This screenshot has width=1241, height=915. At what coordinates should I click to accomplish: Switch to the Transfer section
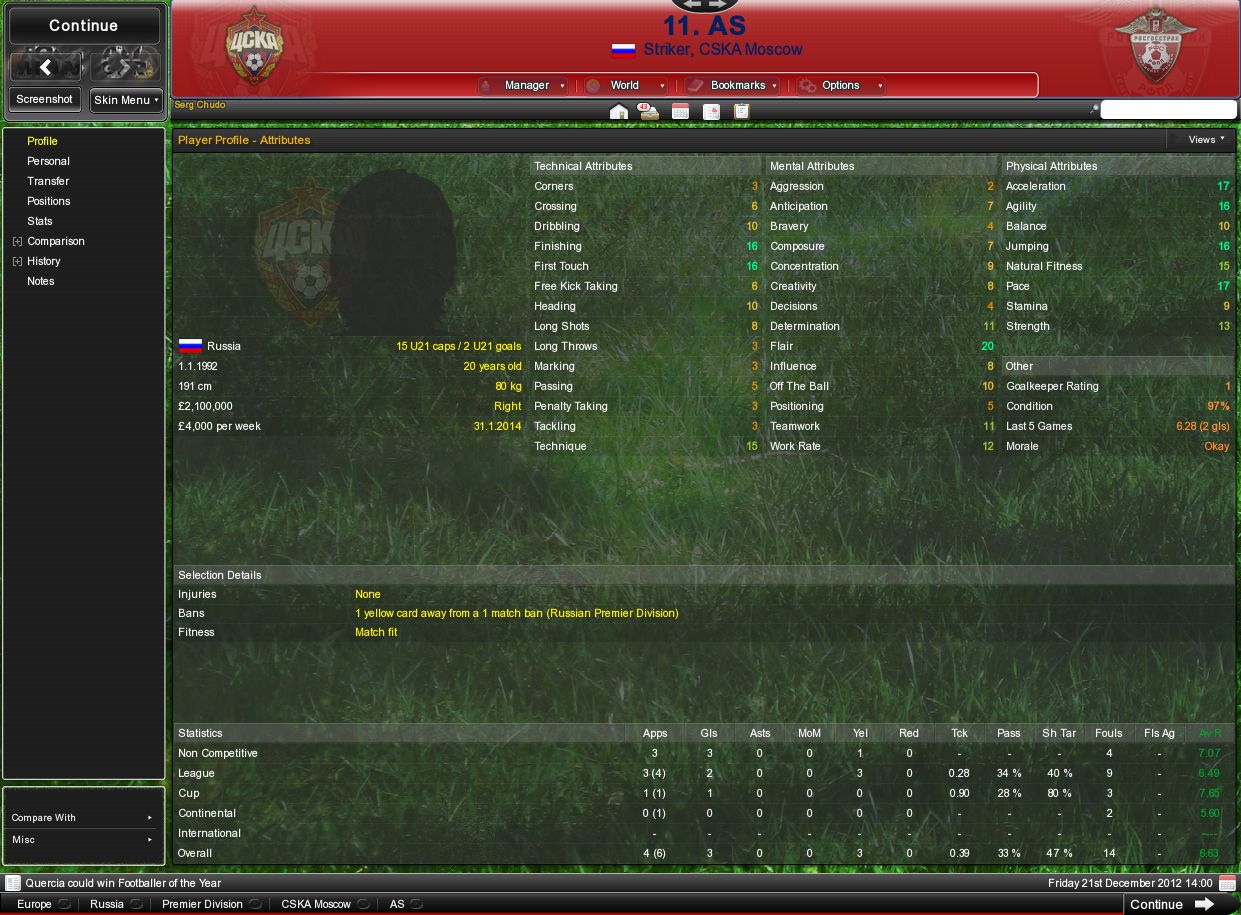click(x=48, y=181)
